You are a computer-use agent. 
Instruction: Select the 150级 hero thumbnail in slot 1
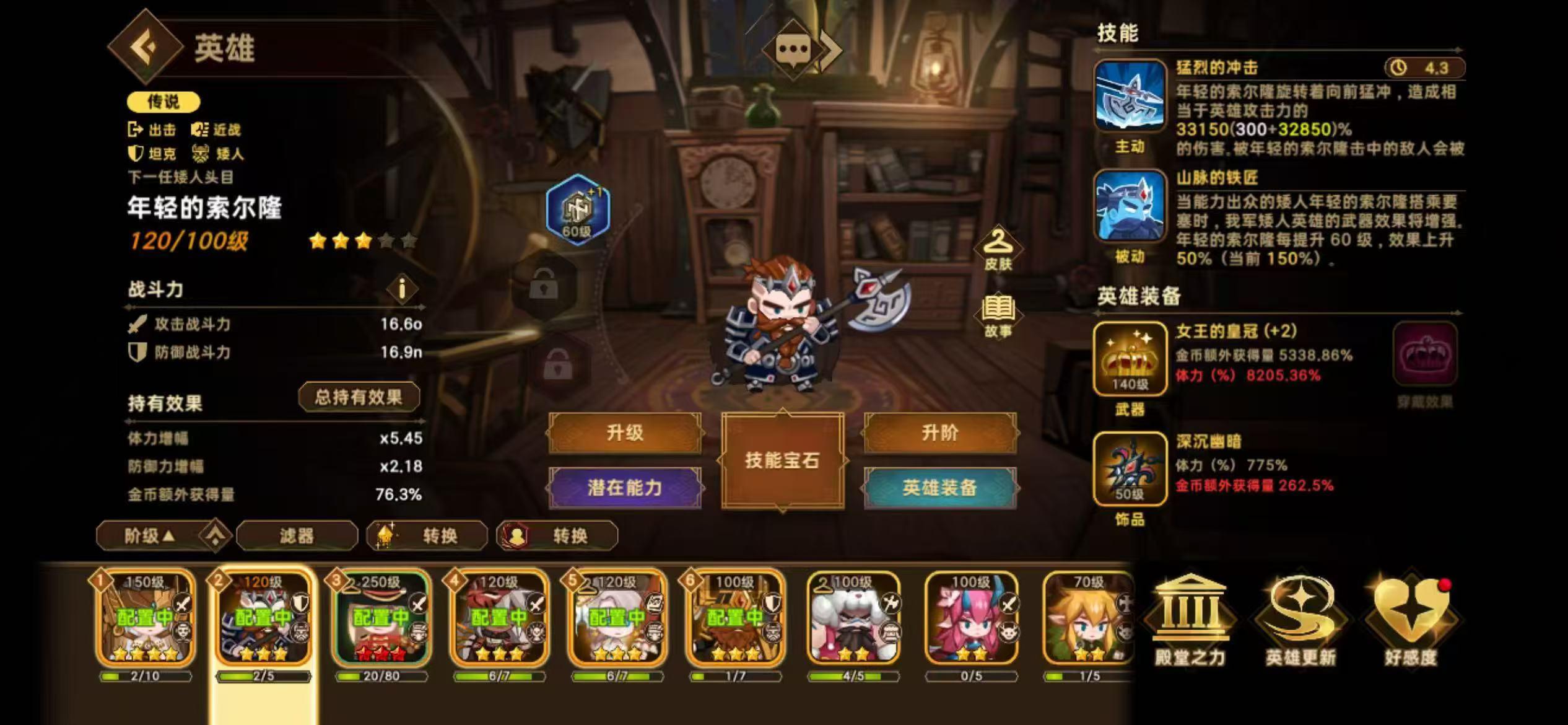[x=144, y=620]
